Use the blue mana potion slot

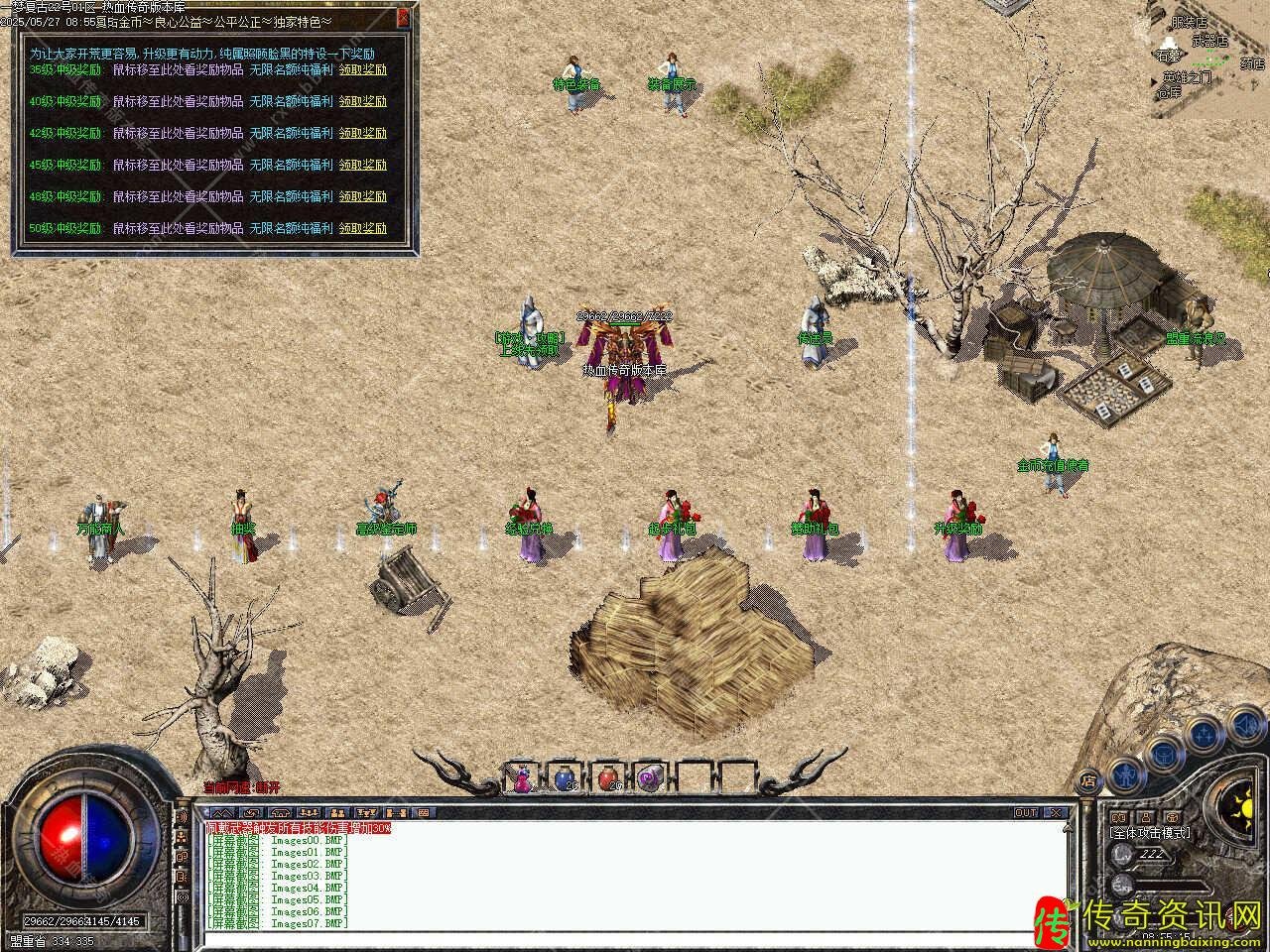(565, 778)
